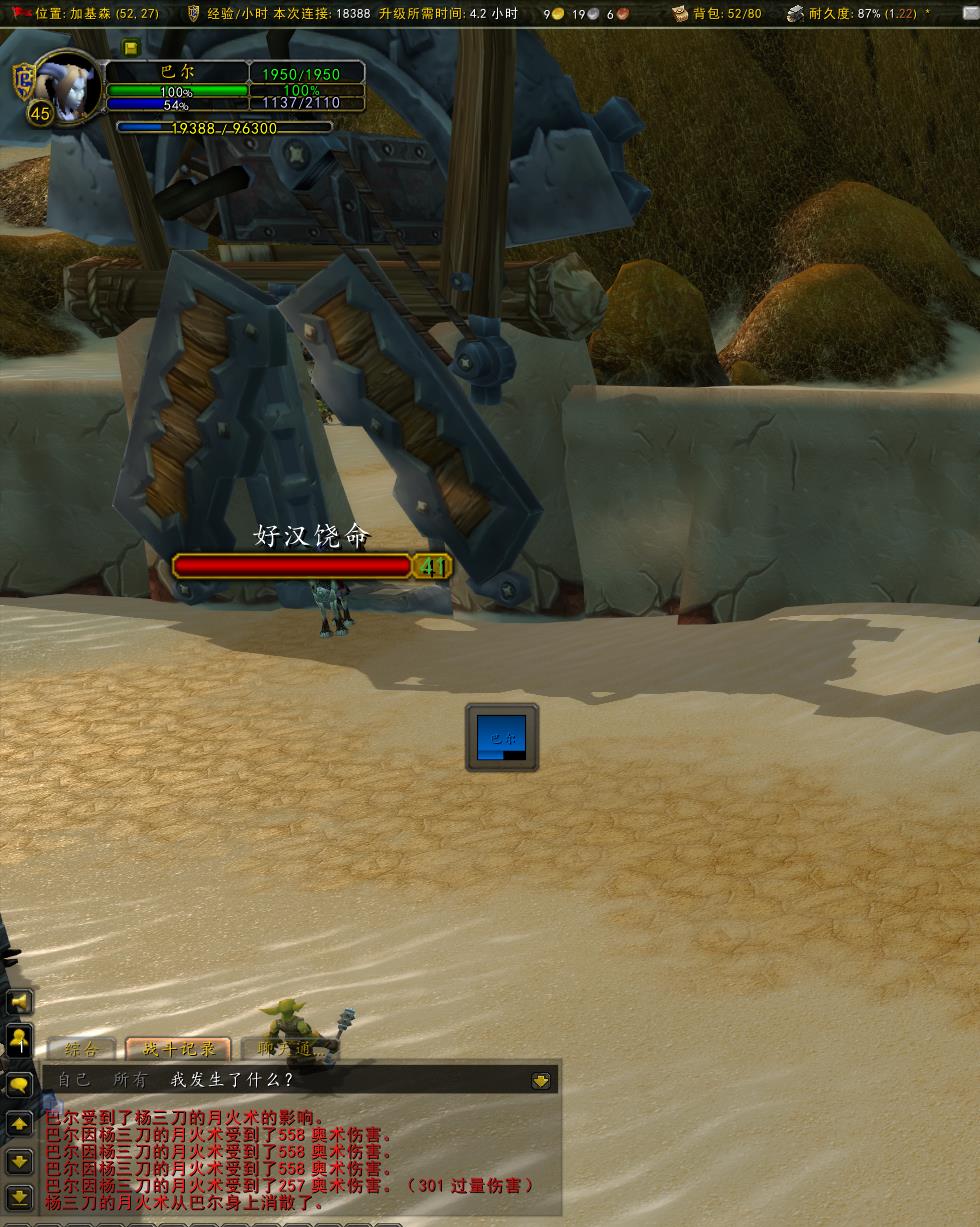Screen dimensions: 980x1227
Task: Click the chat scroll-up arrow button
Action: 19,1124
